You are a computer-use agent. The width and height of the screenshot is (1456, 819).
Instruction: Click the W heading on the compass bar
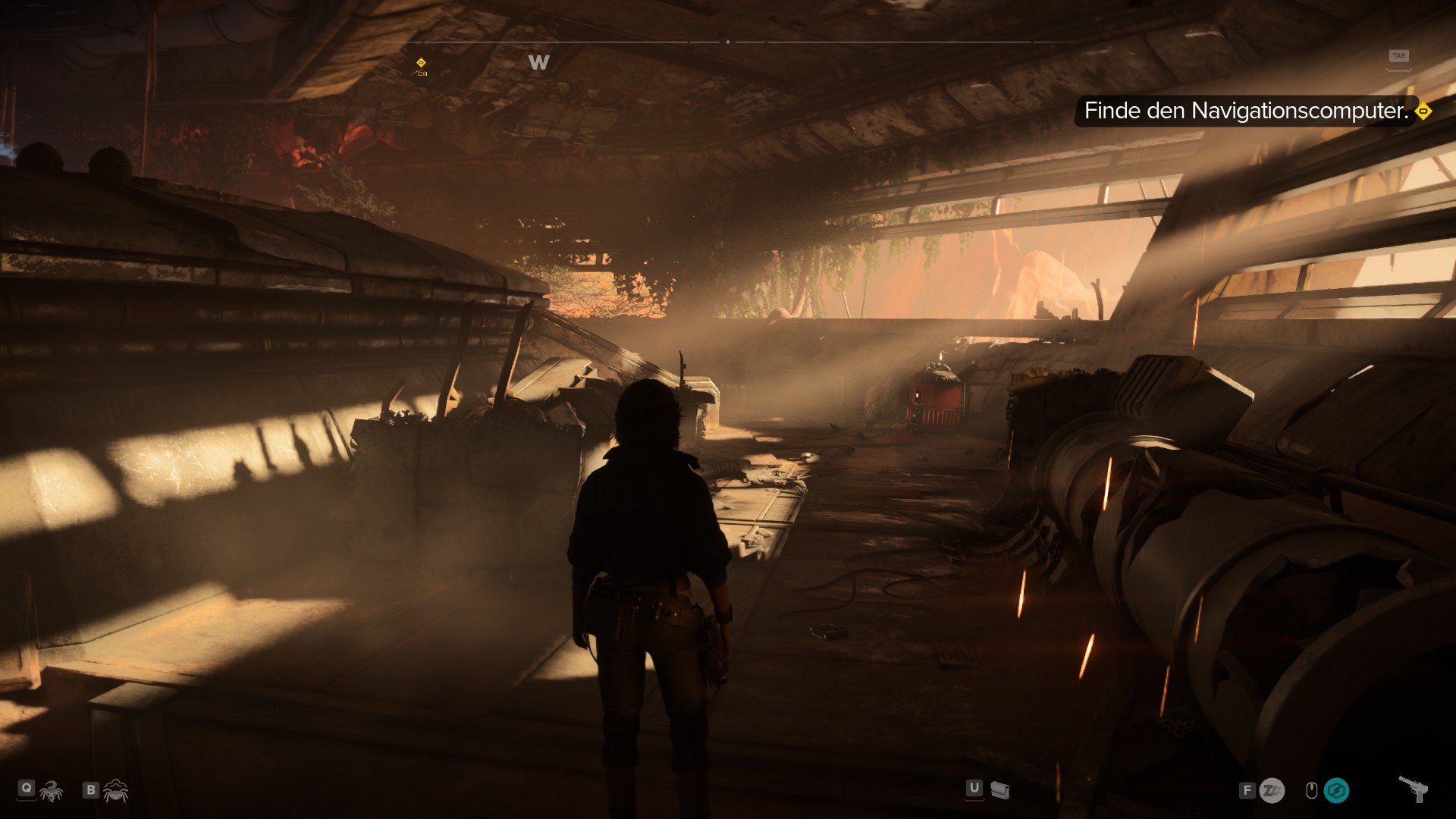coord(538,63)
